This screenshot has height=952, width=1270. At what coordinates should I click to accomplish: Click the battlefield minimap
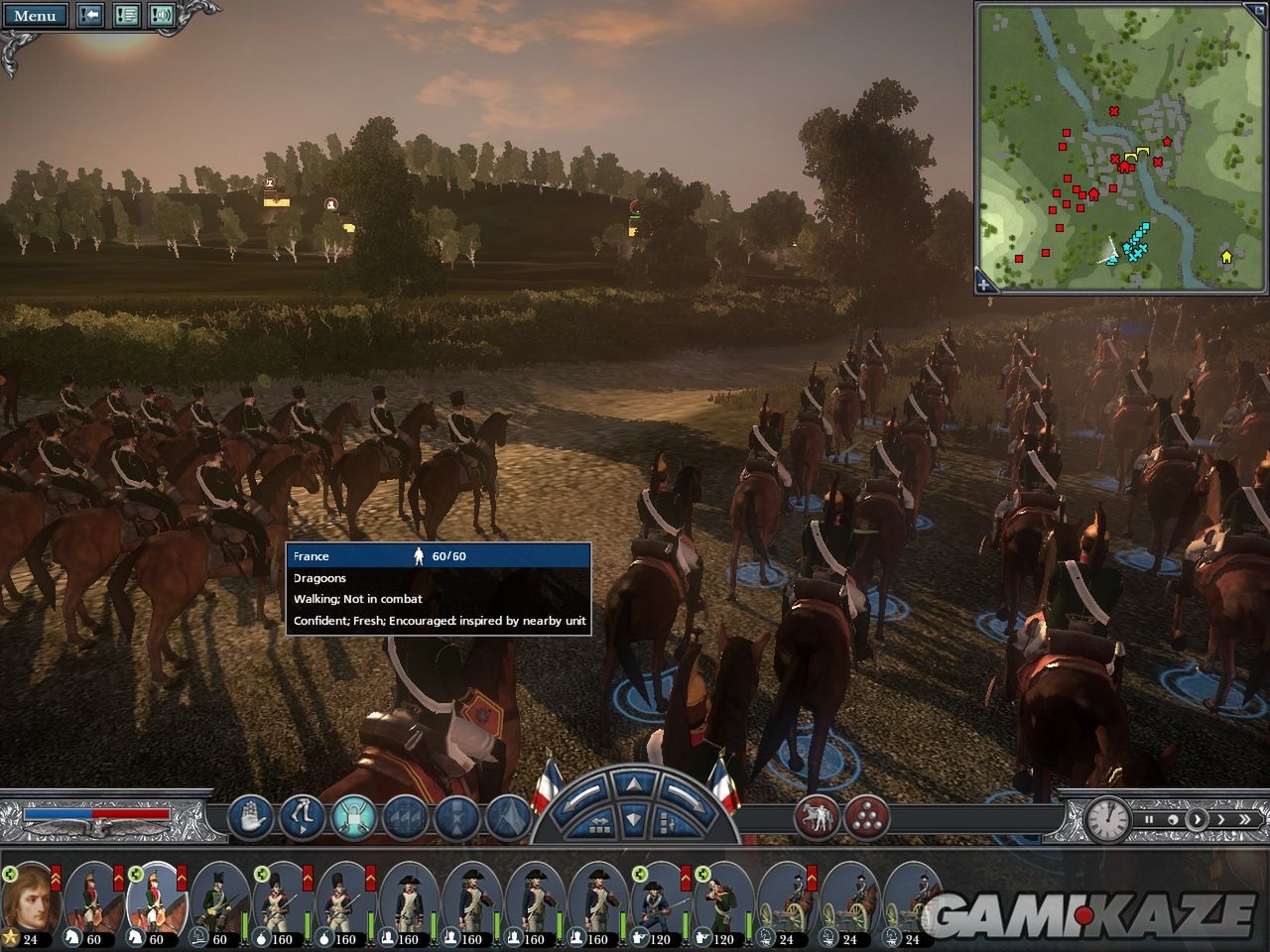1121,147
